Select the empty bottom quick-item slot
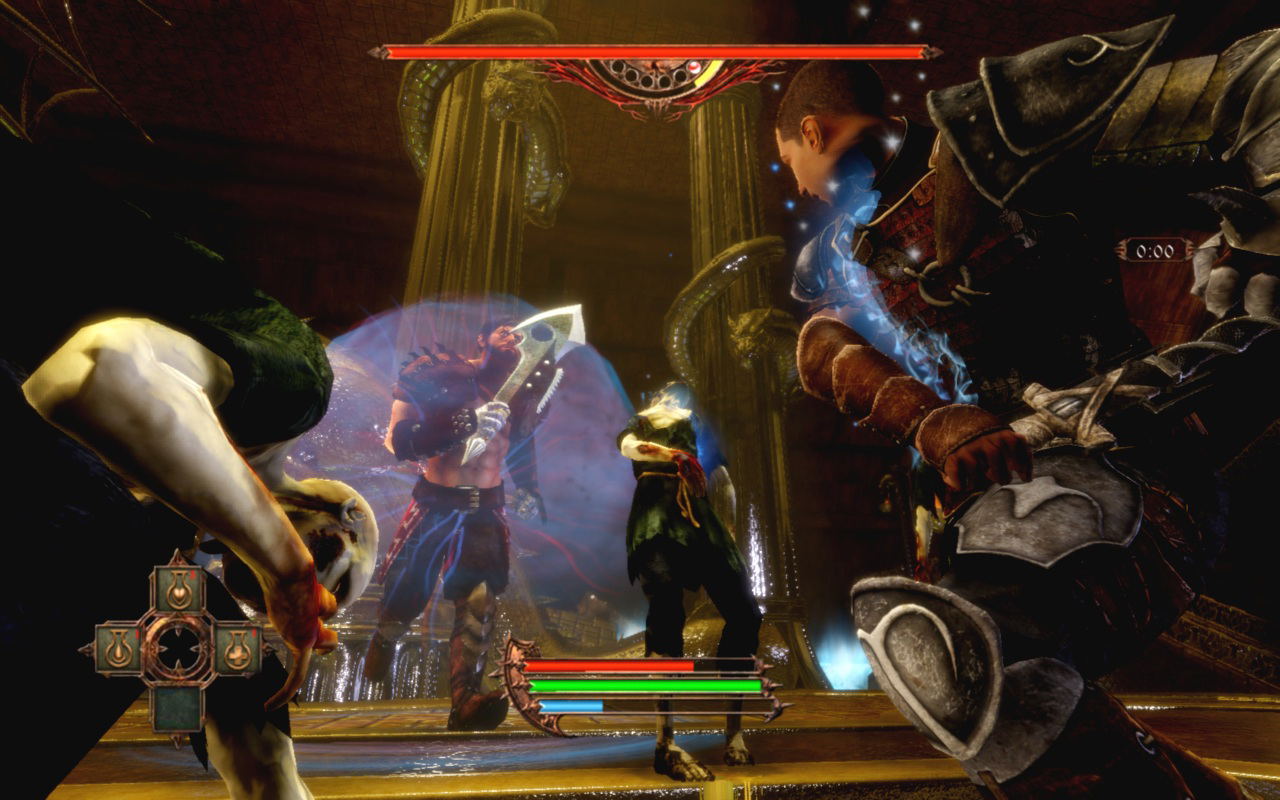The height and width of the screenshot is (800, 1280). click(178, 708)
